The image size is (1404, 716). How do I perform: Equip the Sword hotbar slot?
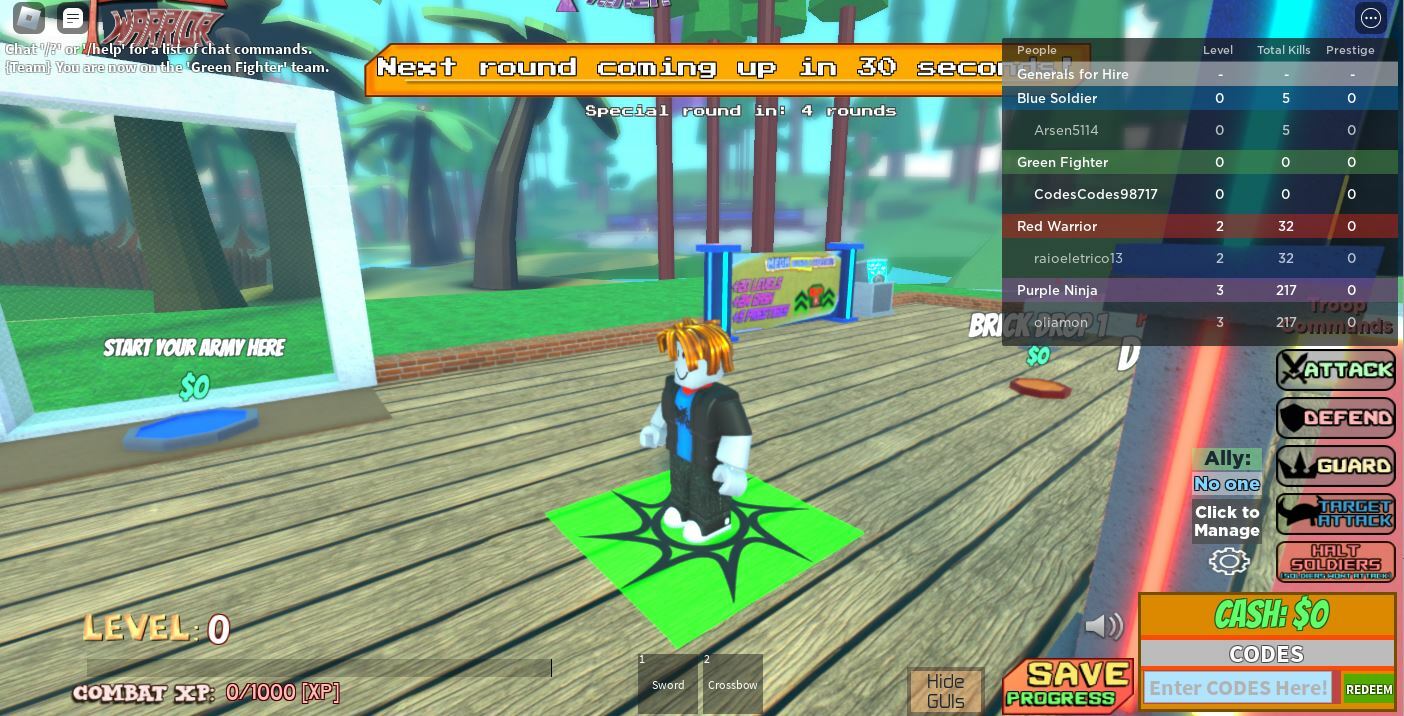point(668,684)
